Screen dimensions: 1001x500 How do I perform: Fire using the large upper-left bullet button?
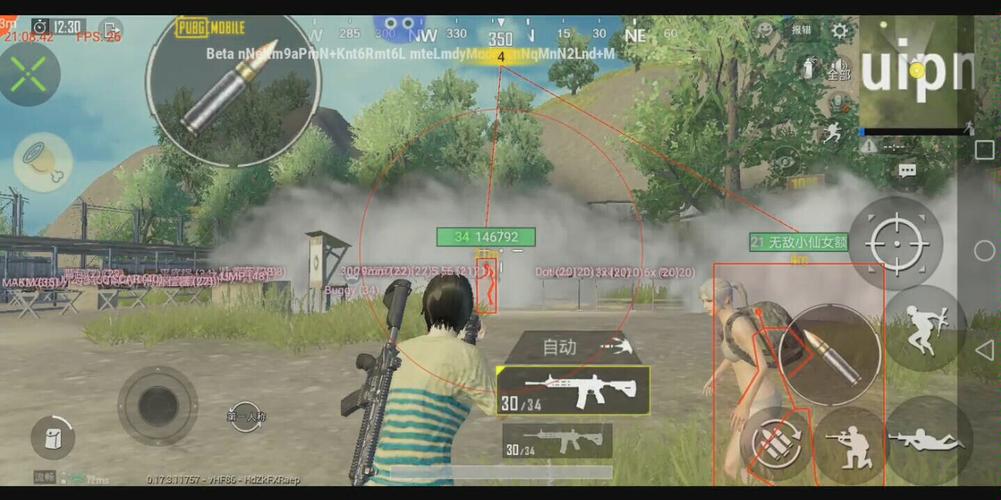232,82
